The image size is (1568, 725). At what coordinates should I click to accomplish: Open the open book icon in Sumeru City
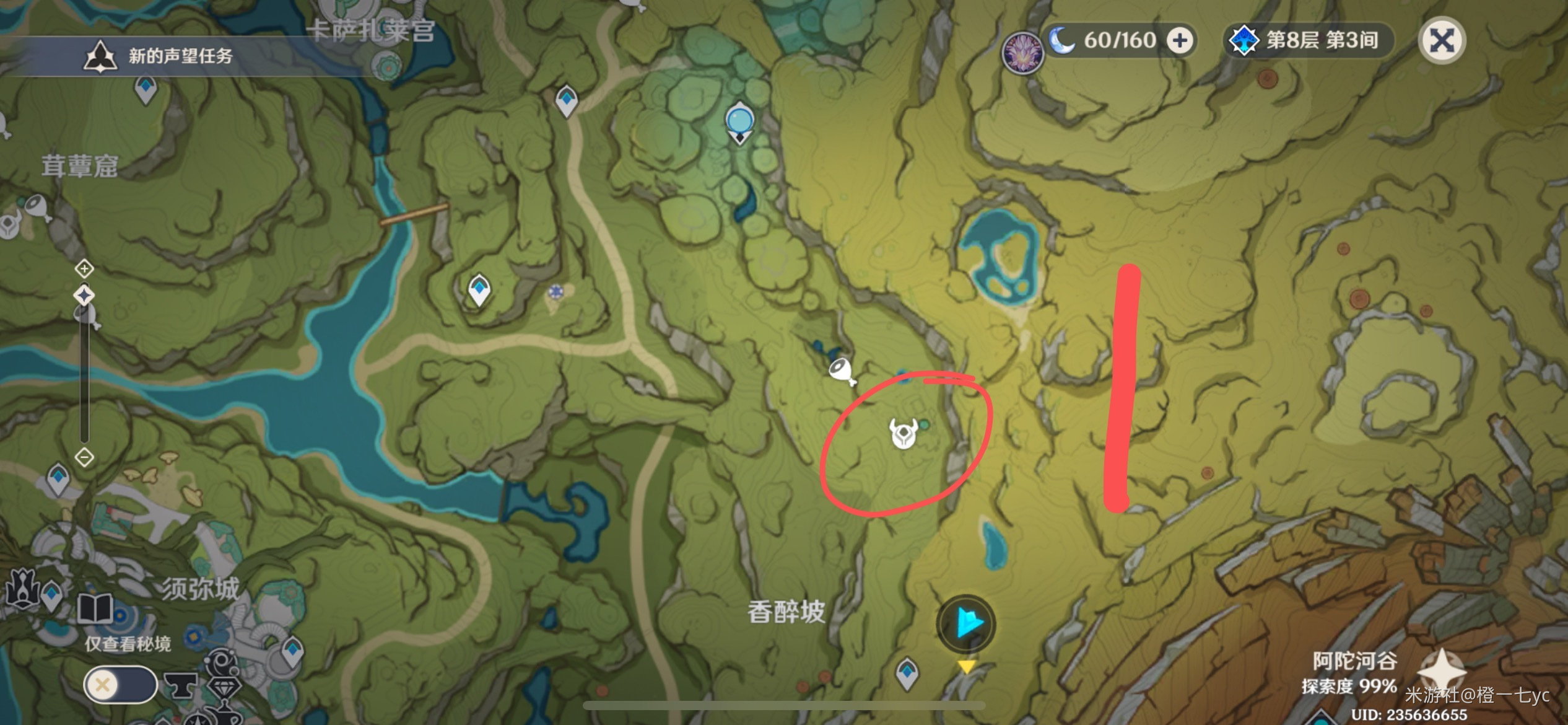click(95, 608)
